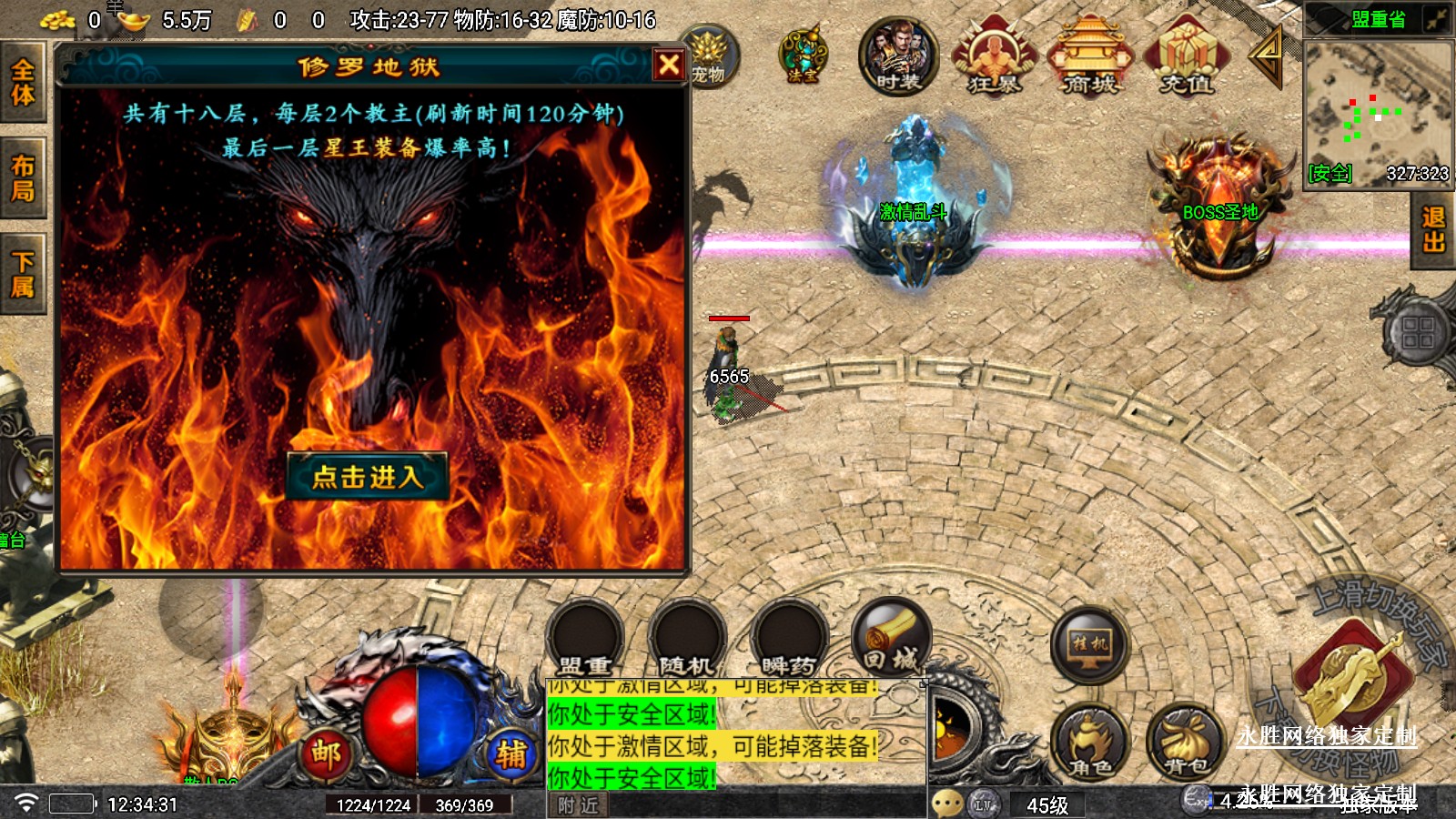Select the 全体 side tab
Viewport: 1456px width, 819px height.
[23, 83]
